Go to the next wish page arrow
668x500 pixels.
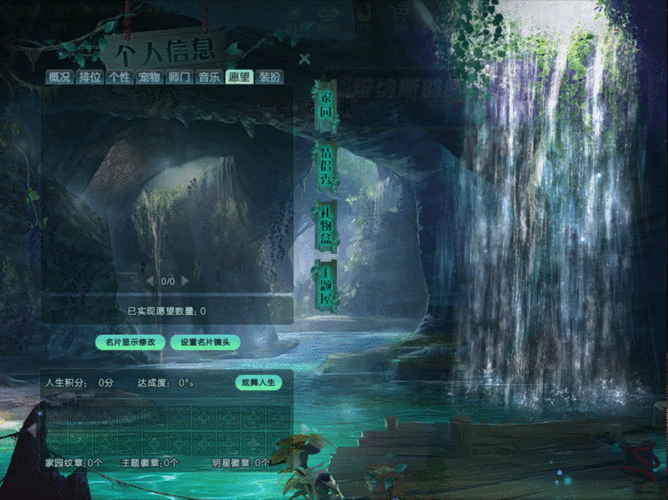pos(185,281)
